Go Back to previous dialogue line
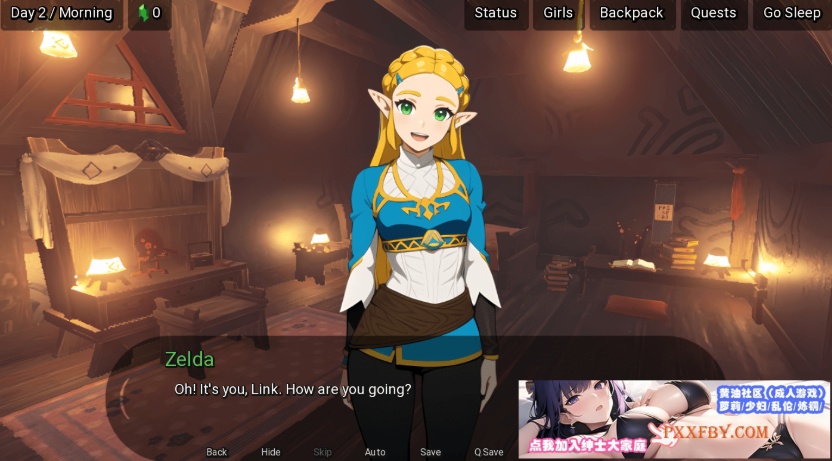Screen dimensions: 832x461 pyautogui.click(x=217, y=452)
